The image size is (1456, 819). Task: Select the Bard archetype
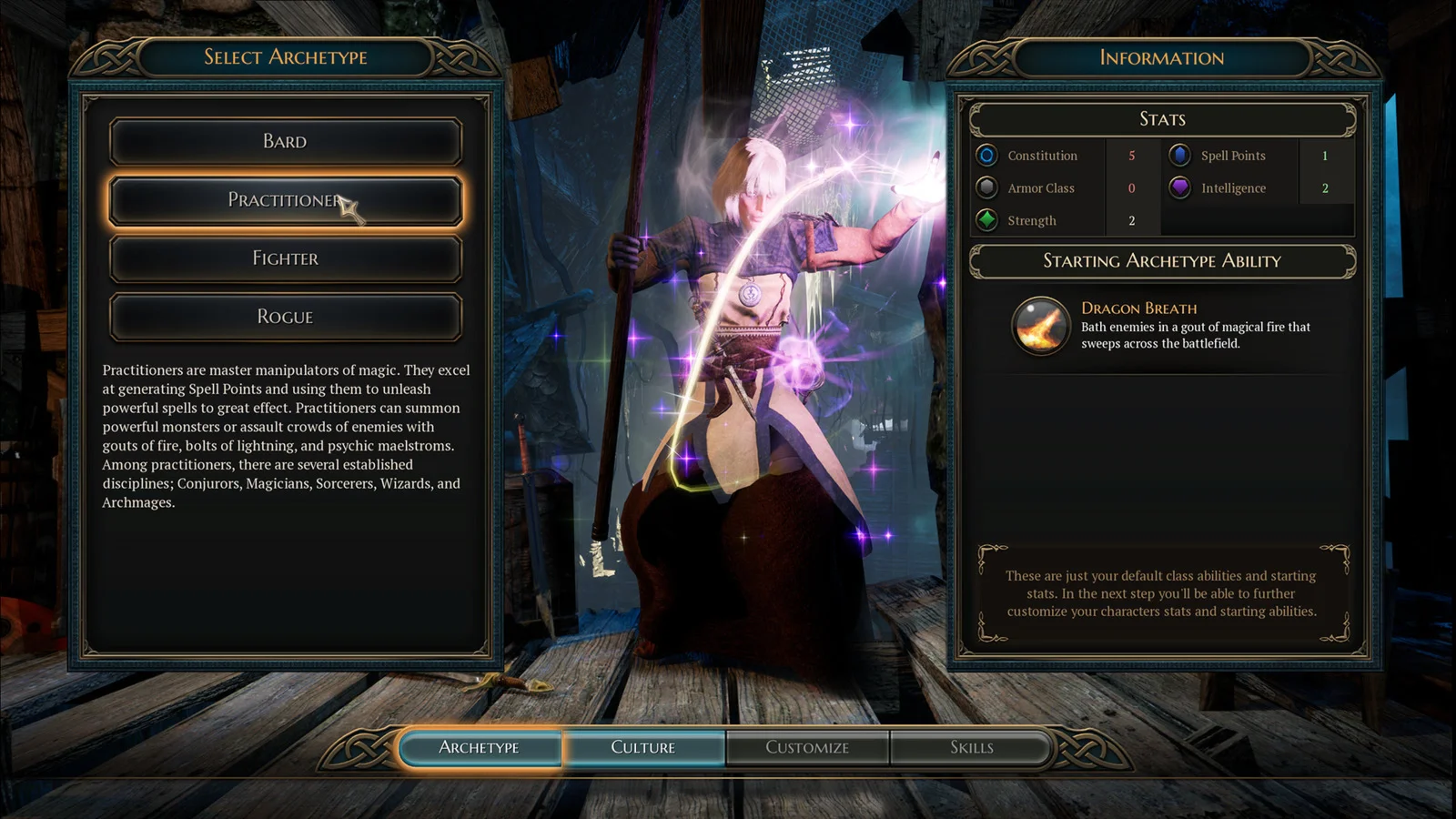point(285,142)
